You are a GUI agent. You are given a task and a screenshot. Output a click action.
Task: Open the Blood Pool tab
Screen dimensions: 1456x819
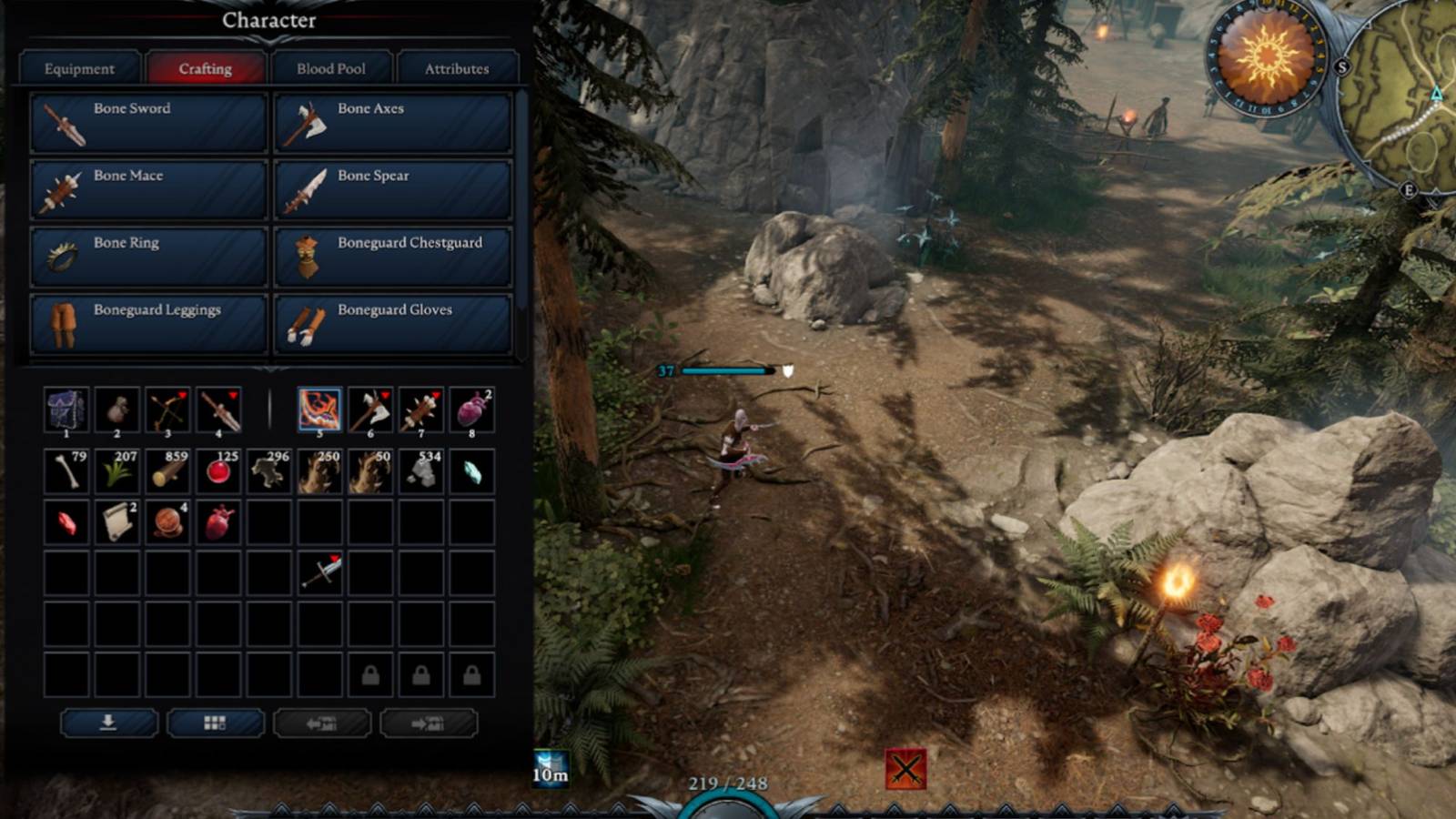[x=332, y=67]
